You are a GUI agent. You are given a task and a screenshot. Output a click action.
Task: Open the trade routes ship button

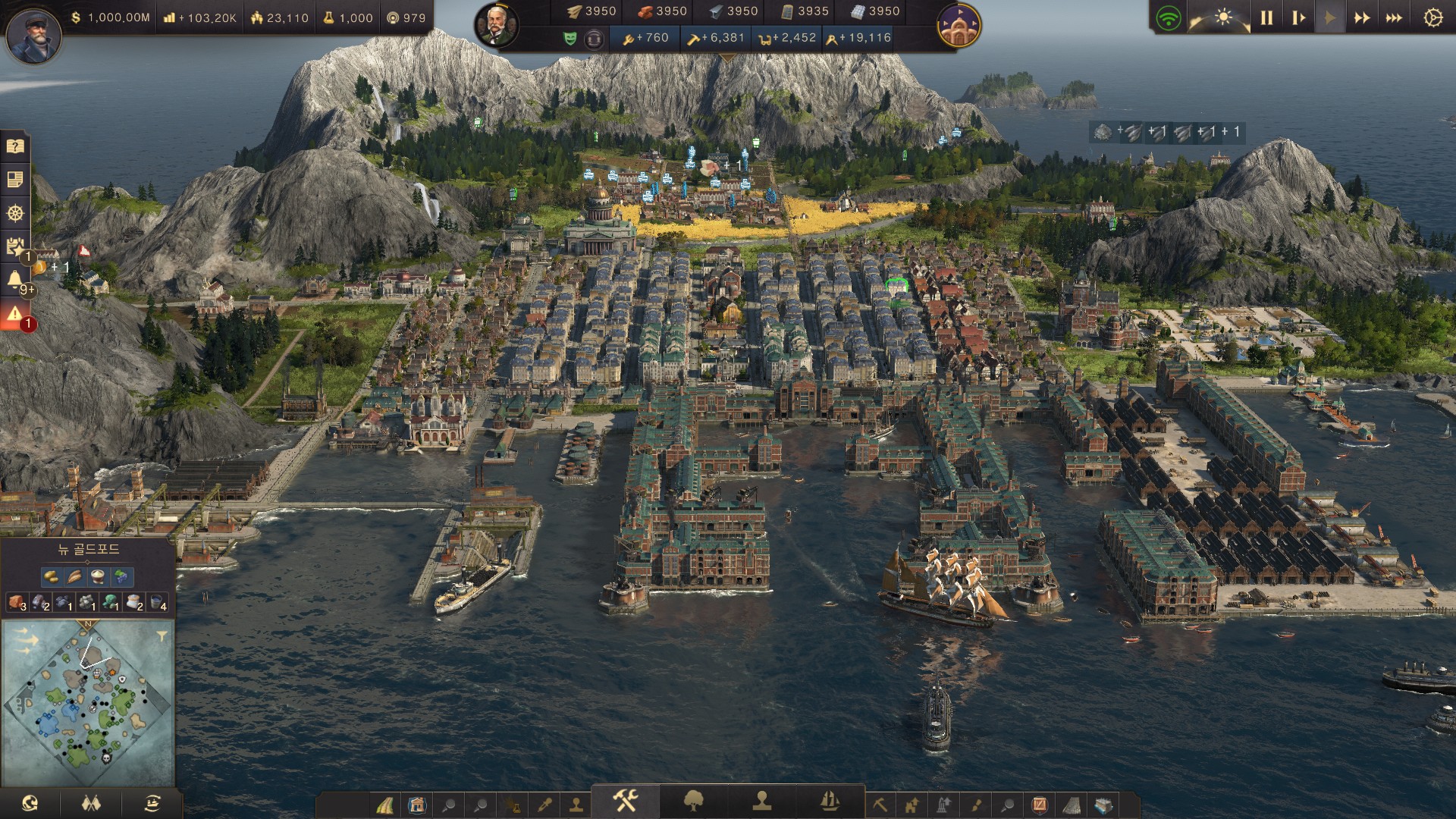(x=152, y=802)
